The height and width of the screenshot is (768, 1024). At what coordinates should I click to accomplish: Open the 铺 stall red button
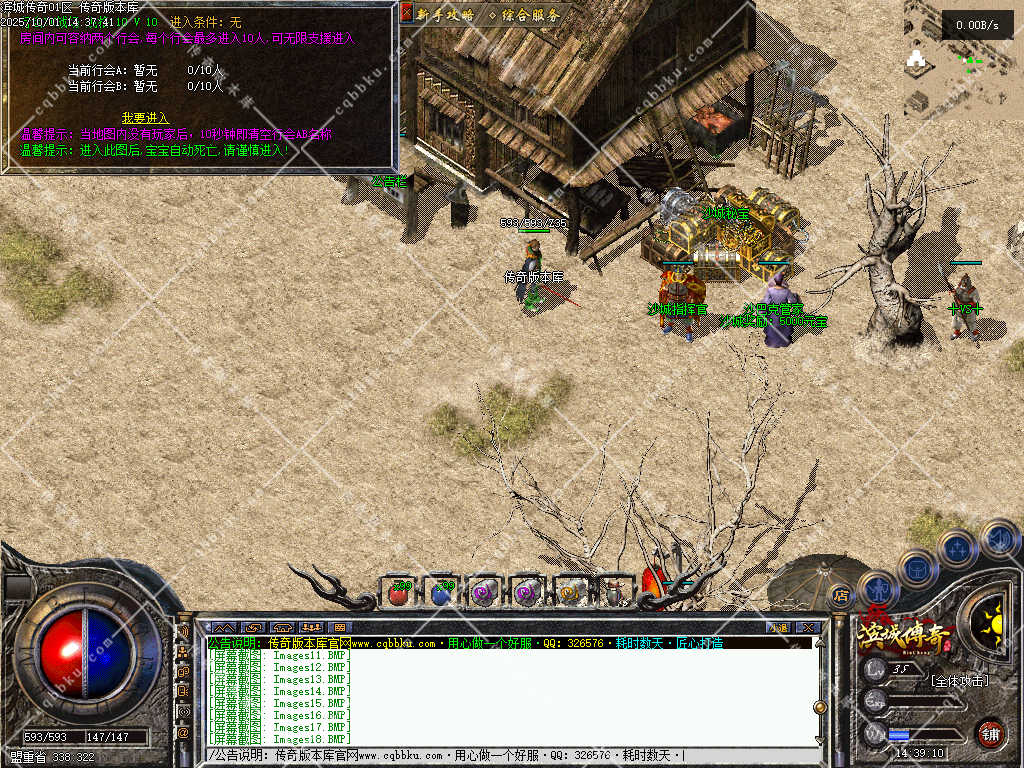pos(989,733)
